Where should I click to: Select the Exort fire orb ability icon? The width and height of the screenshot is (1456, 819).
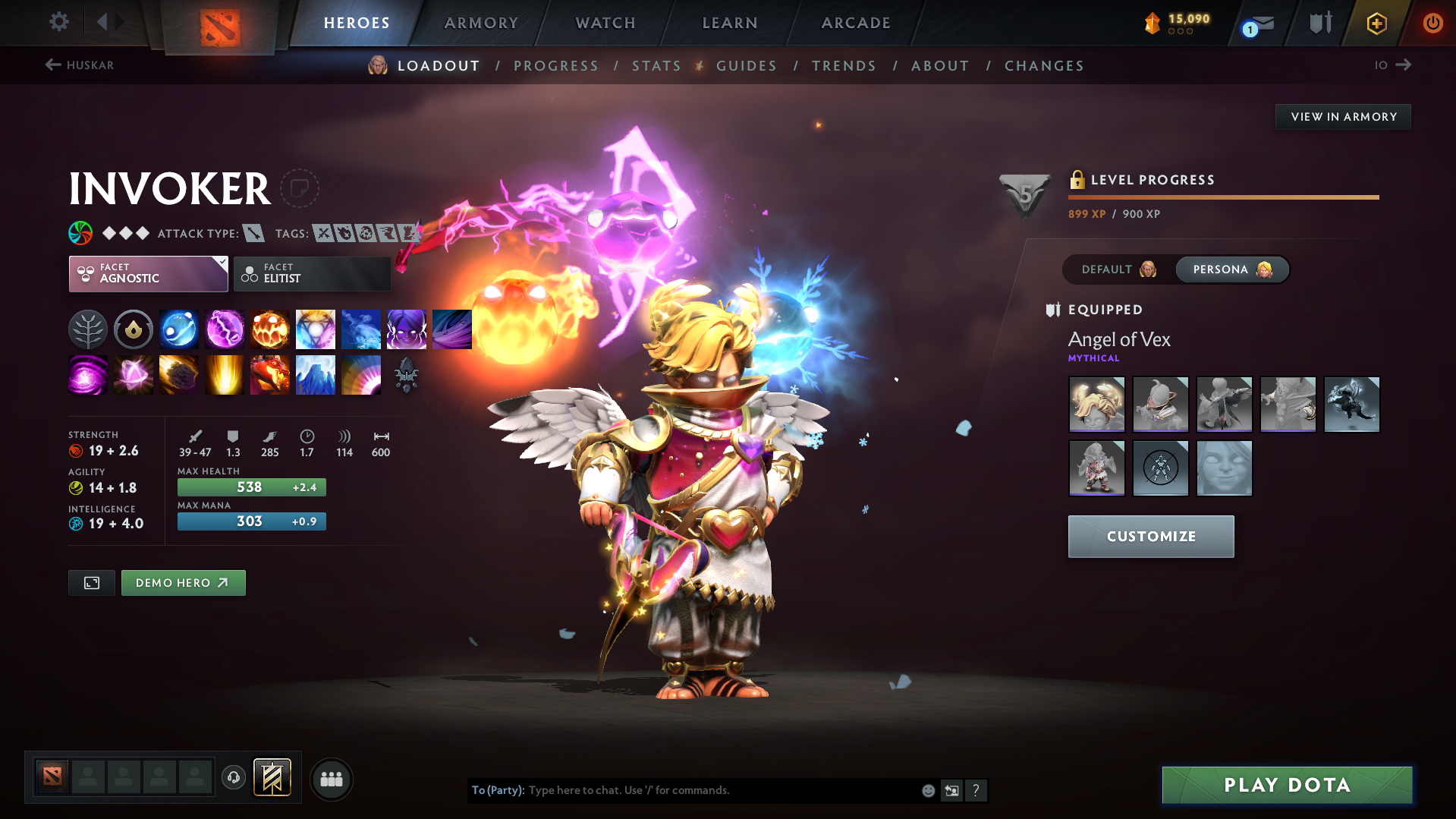[270, 329]
